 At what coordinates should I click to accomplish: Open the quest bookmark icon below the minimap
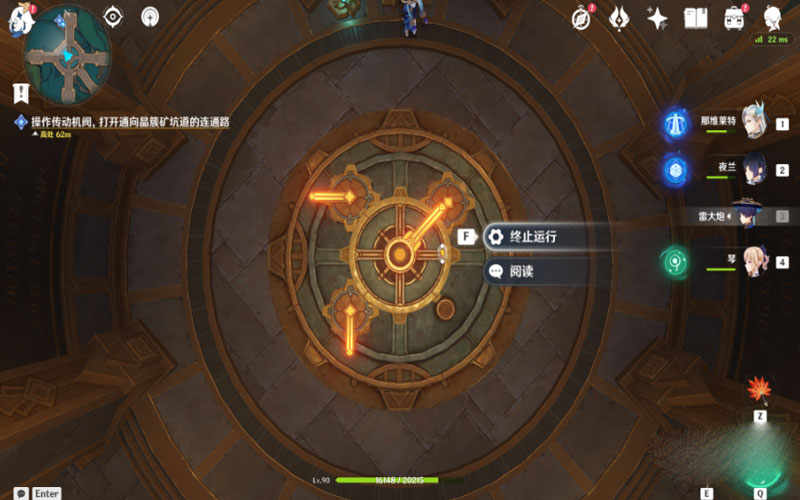[20, 93]
